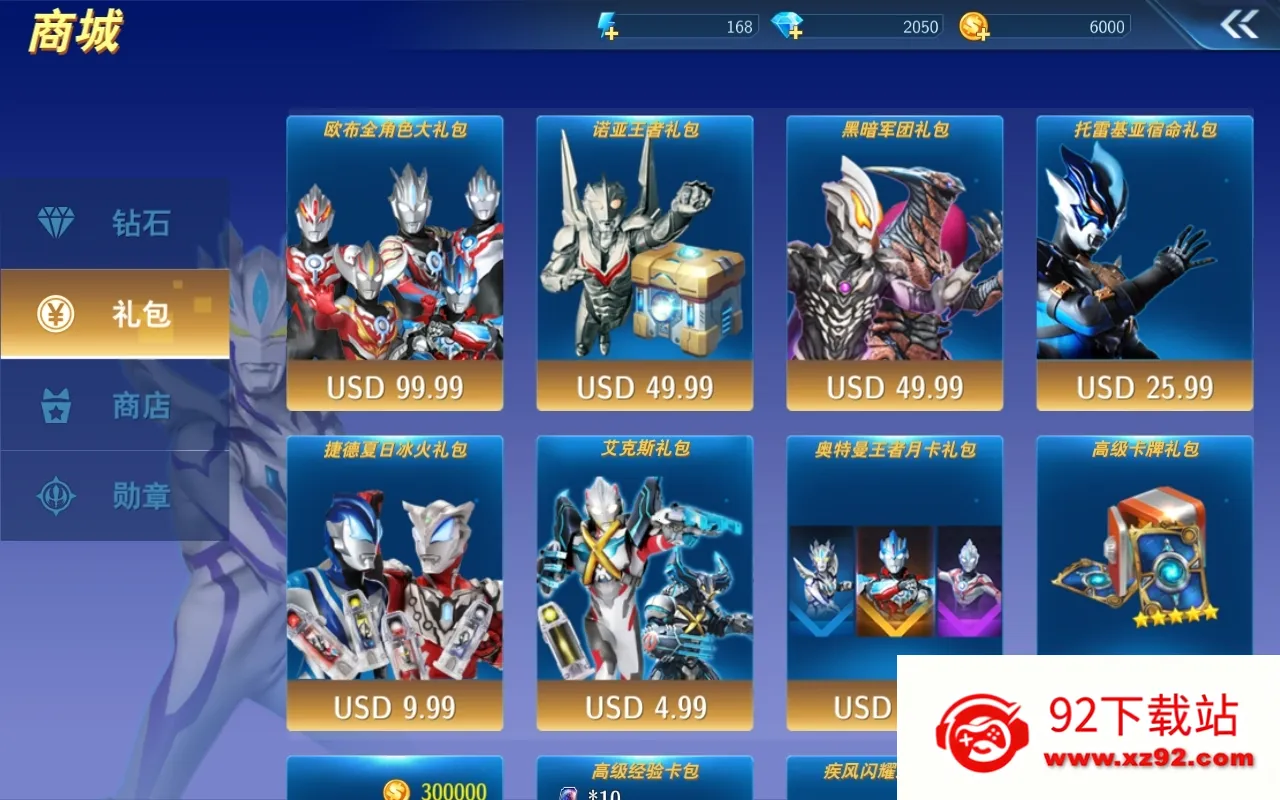Open the 捷德夏日冰火礼包 pack
This screenshot has height=800, width=1280.
pyautogui.click(x=394, y=583)
